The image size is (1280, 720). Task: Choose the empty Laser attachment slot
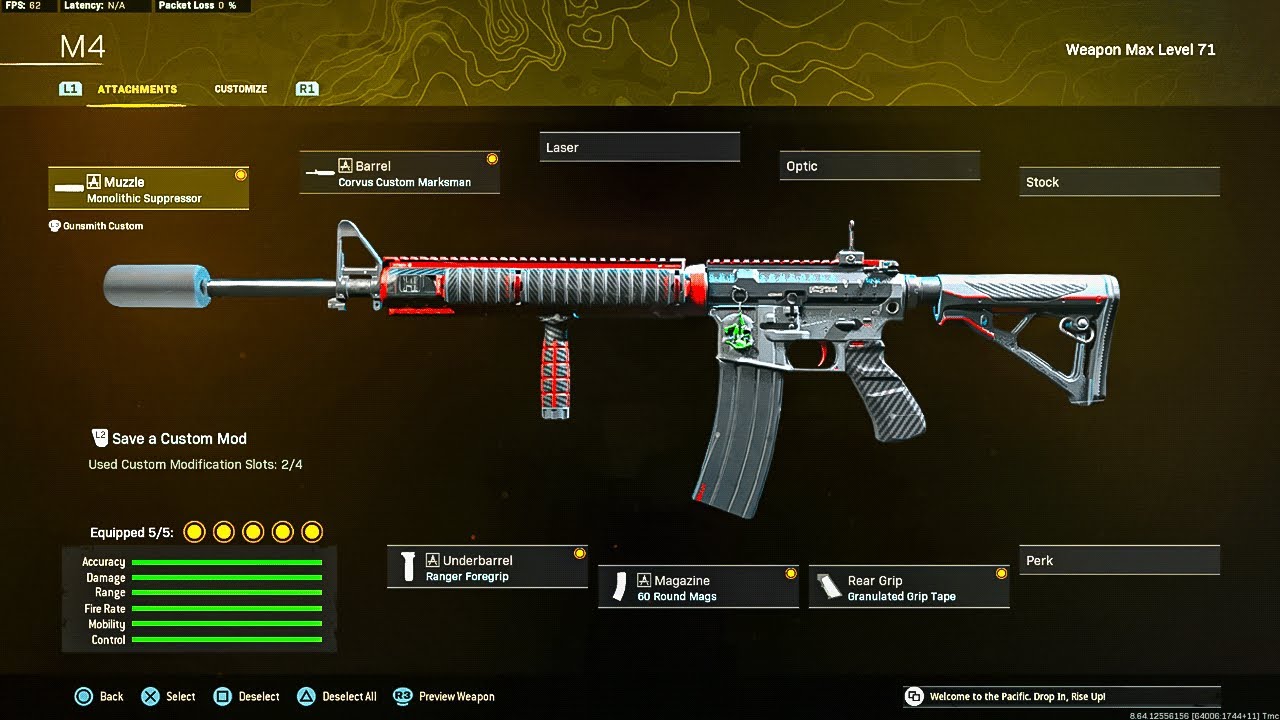tap(639, 147)
